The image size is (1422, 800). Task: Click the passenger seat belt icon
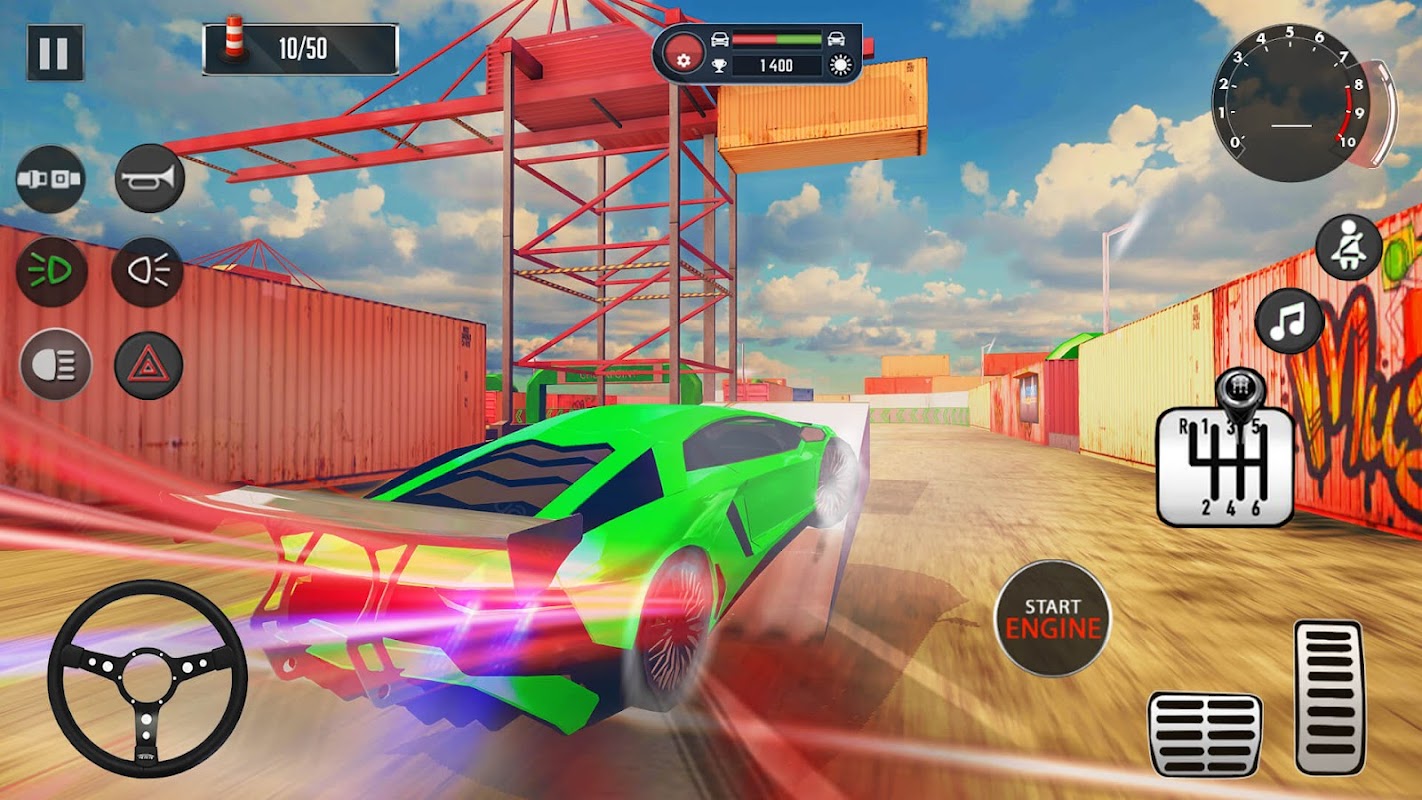[1348, 247]
